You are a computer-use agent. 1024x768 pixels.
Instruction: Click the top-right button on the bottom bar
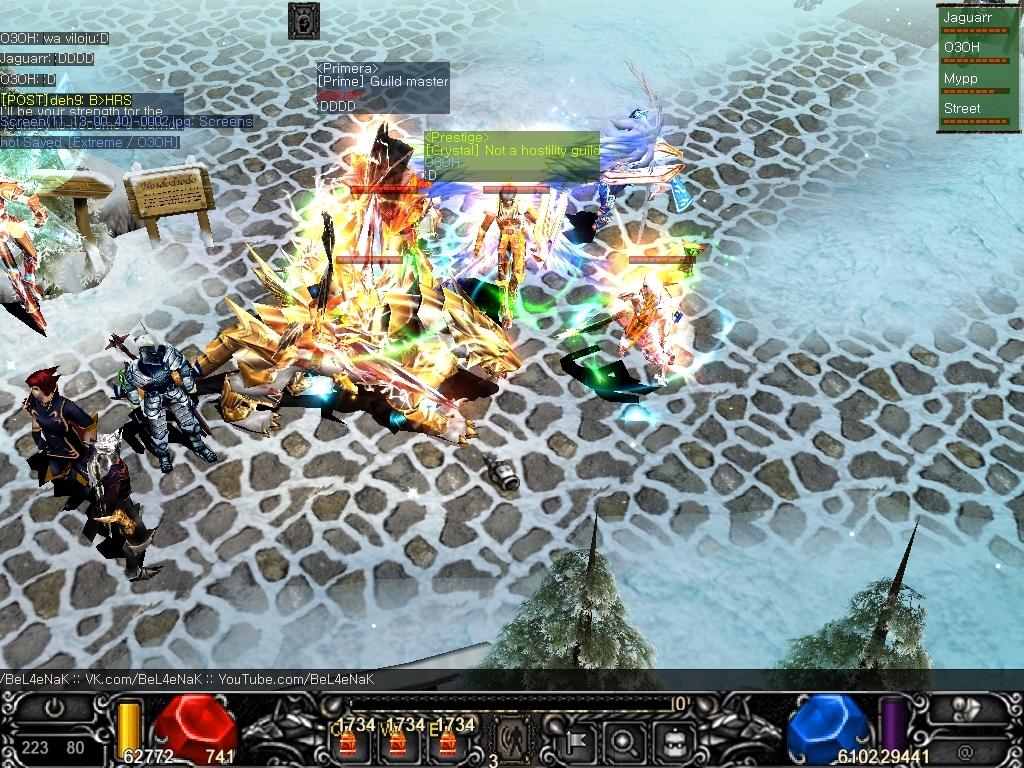click(x=967, y=708)
